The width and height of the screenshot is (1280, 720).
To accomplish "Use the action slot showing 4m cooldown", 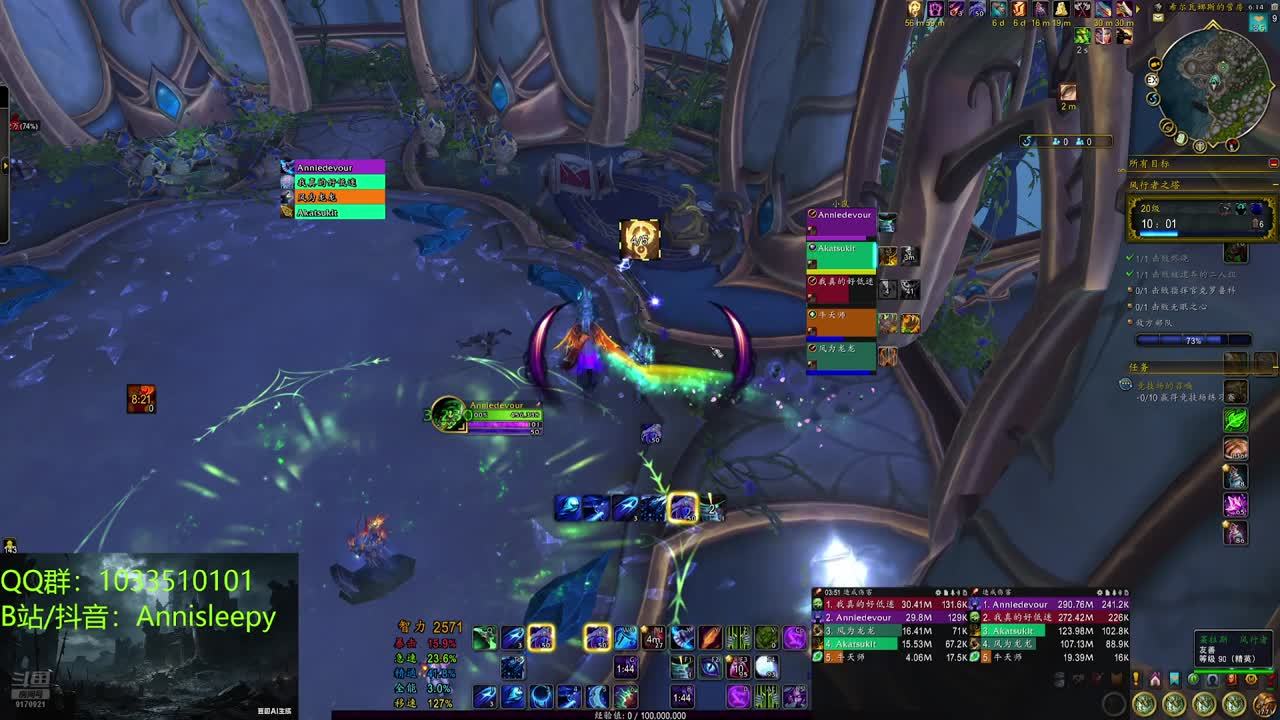I will point(654,638).
